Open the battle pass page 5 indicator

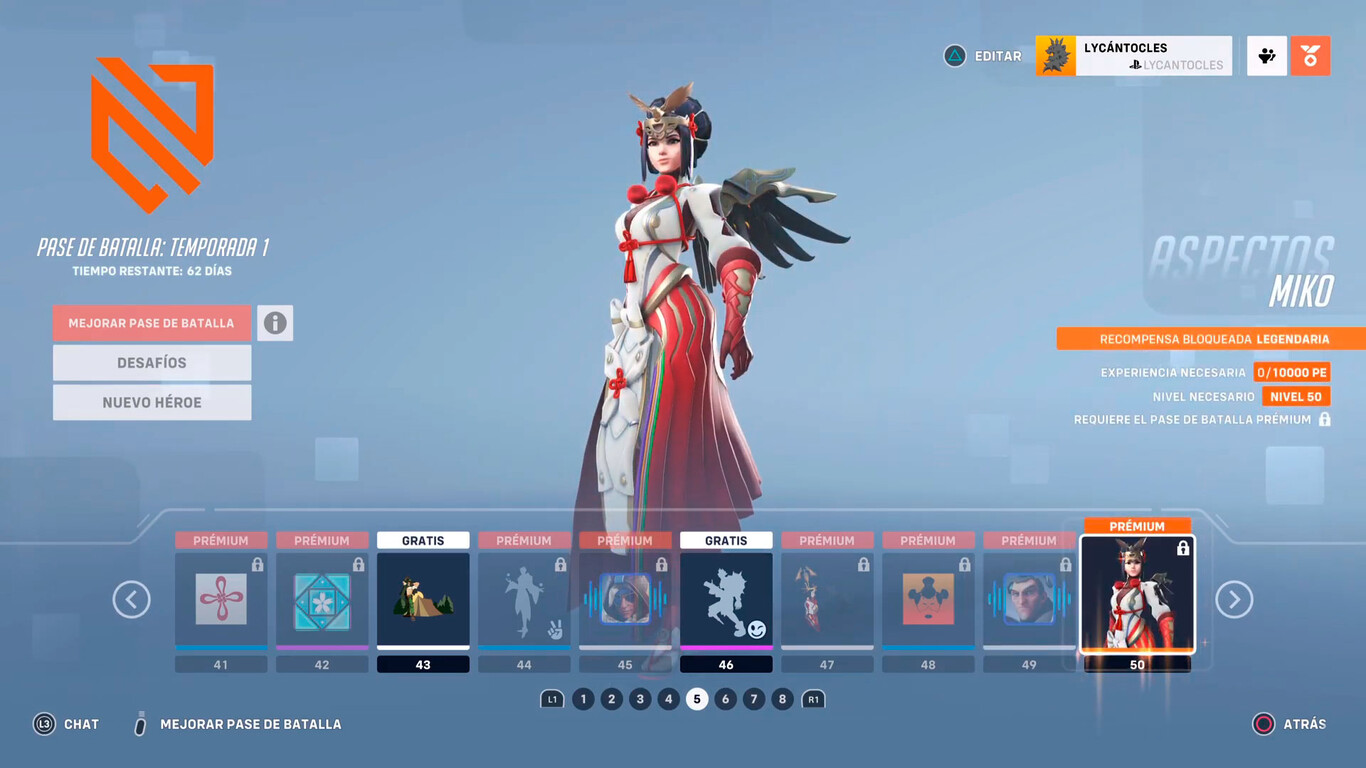coord(697,699)
